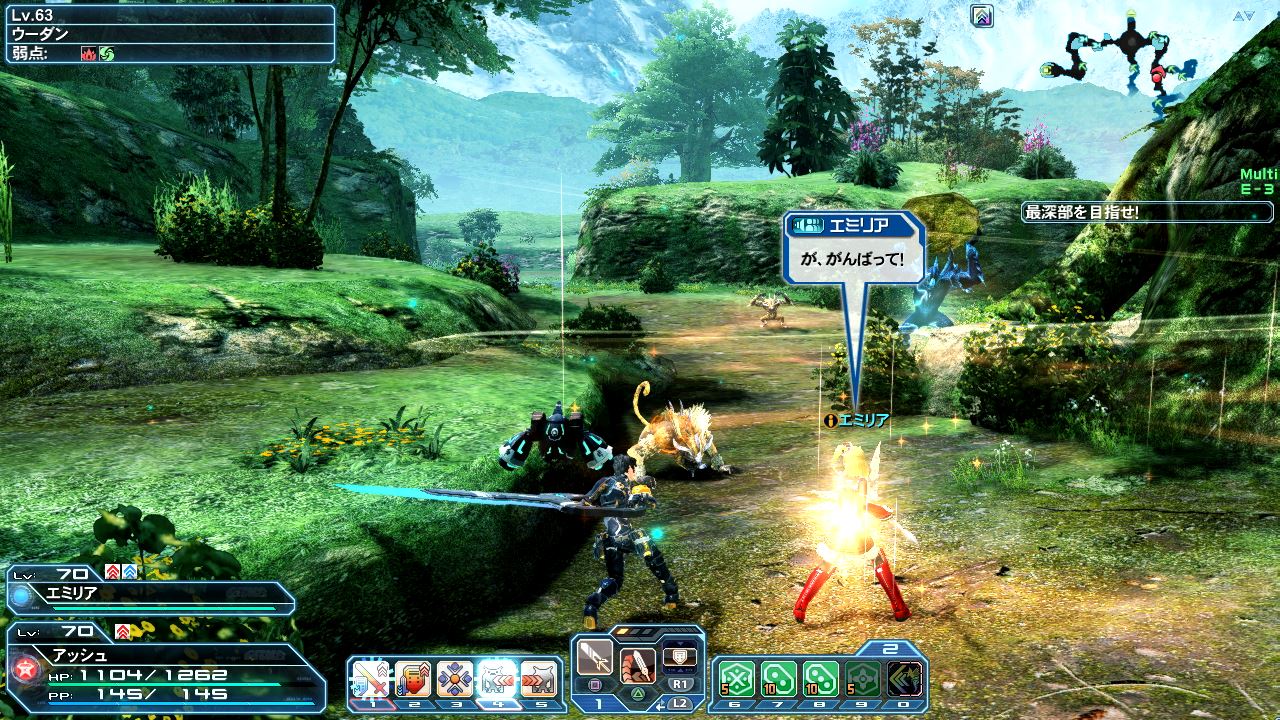Select the sword skill in subpalette slot 1
This screenshot has width=1280, height=720.
[370, 679]
